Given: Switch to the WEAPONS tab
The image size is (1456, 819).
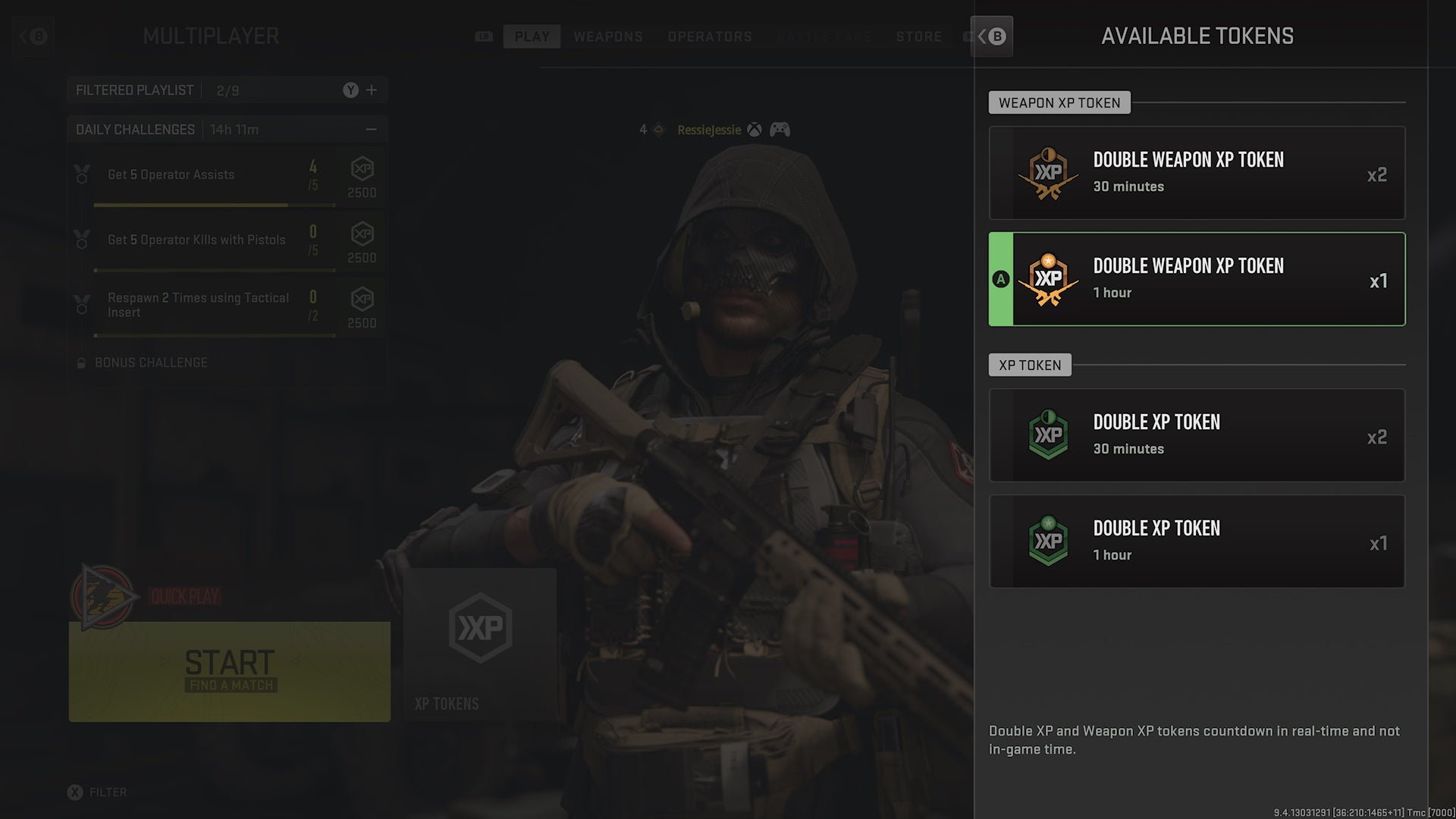Looking at the screenshot, I should [608, 36].
